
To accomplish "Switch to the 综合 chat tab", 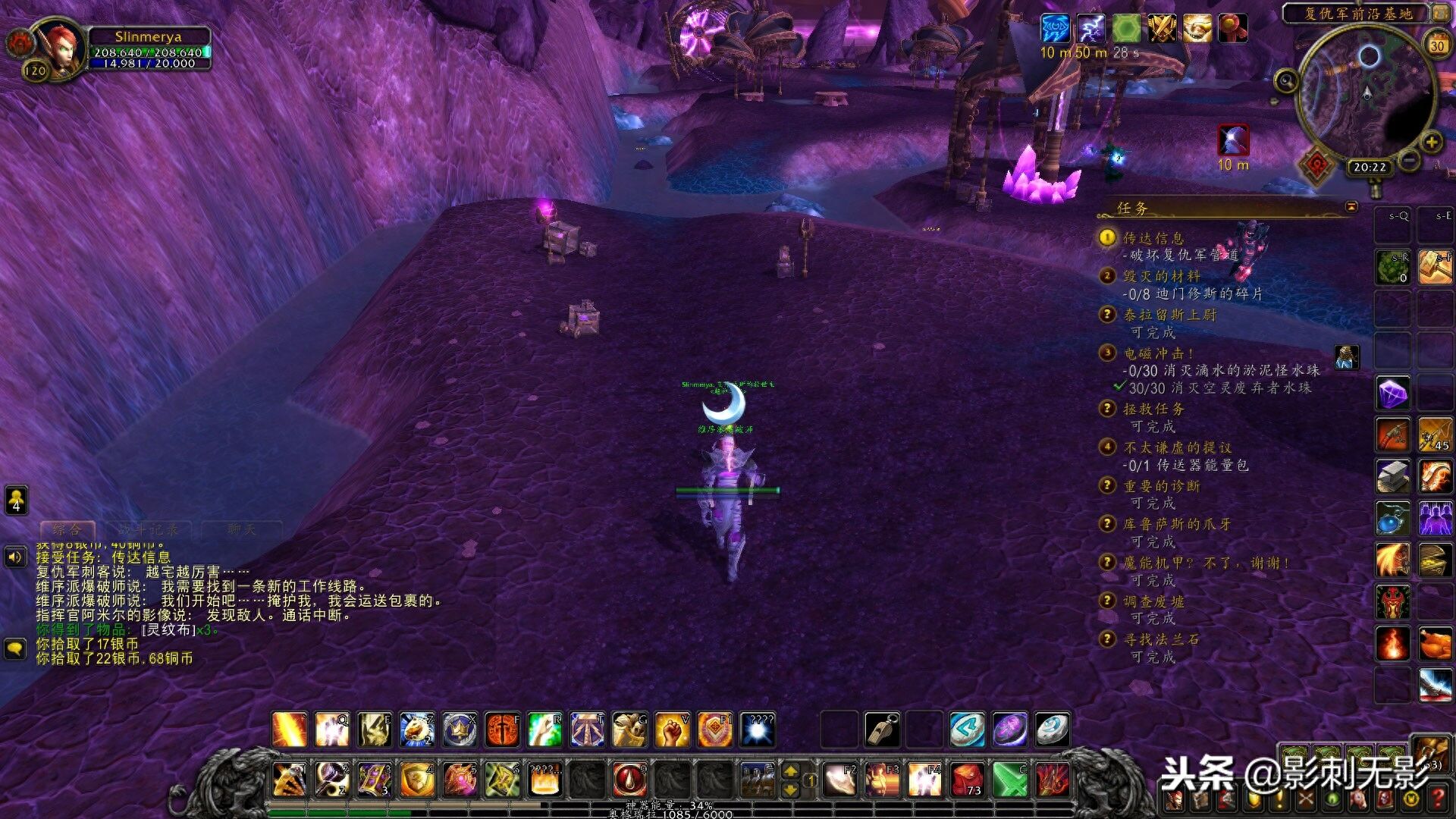I will tap(67, 529).
